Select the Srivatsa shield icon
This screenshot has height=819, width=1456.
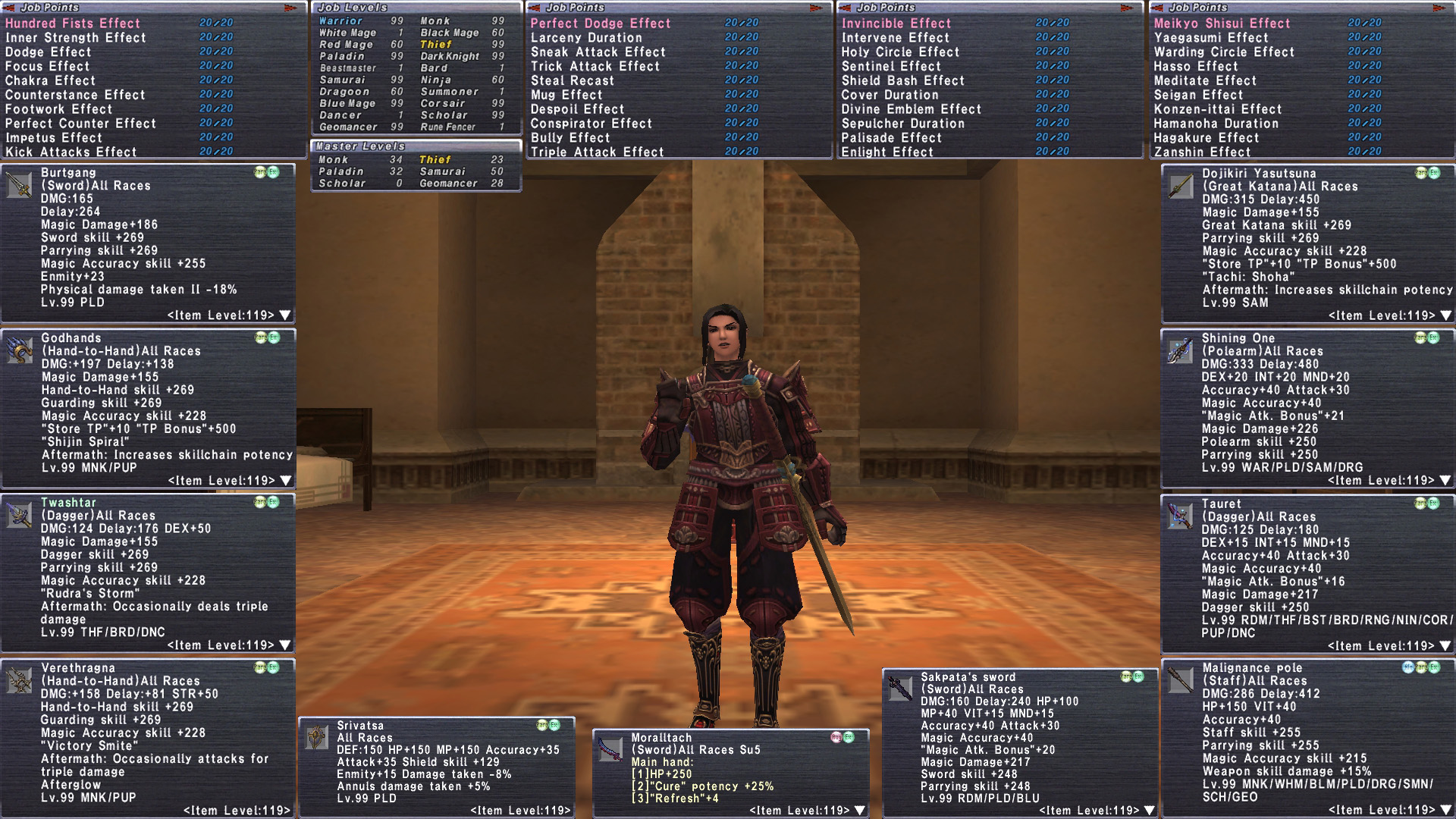316,737
